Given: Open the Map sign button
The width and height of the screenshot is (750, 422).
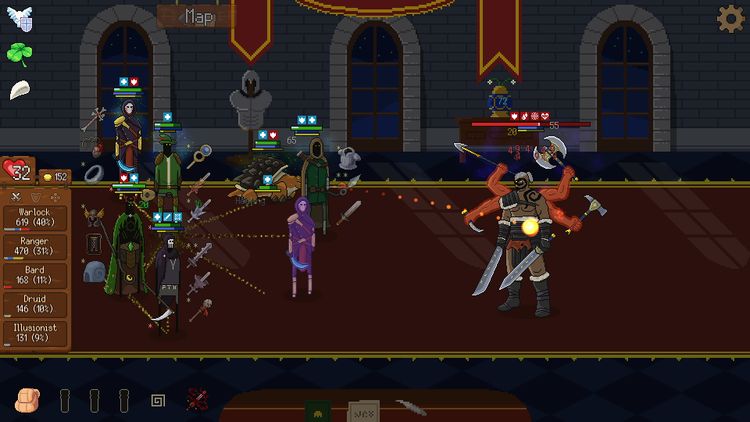Looking at the screenshot, I should tap(199, 16).
